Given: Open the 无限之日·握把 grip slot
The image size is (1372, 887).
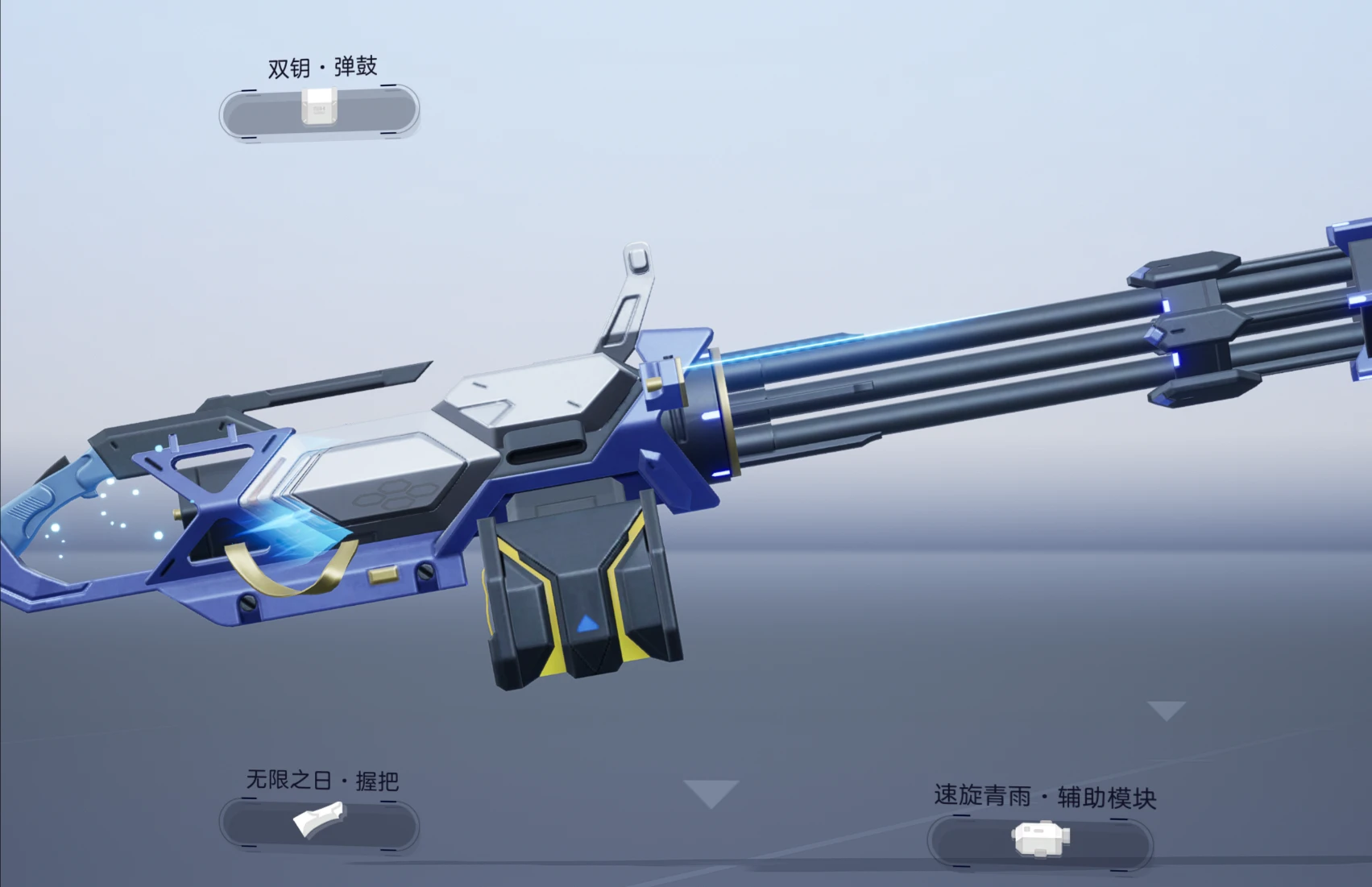Looking at the screenshot, I should click(319, 823).
